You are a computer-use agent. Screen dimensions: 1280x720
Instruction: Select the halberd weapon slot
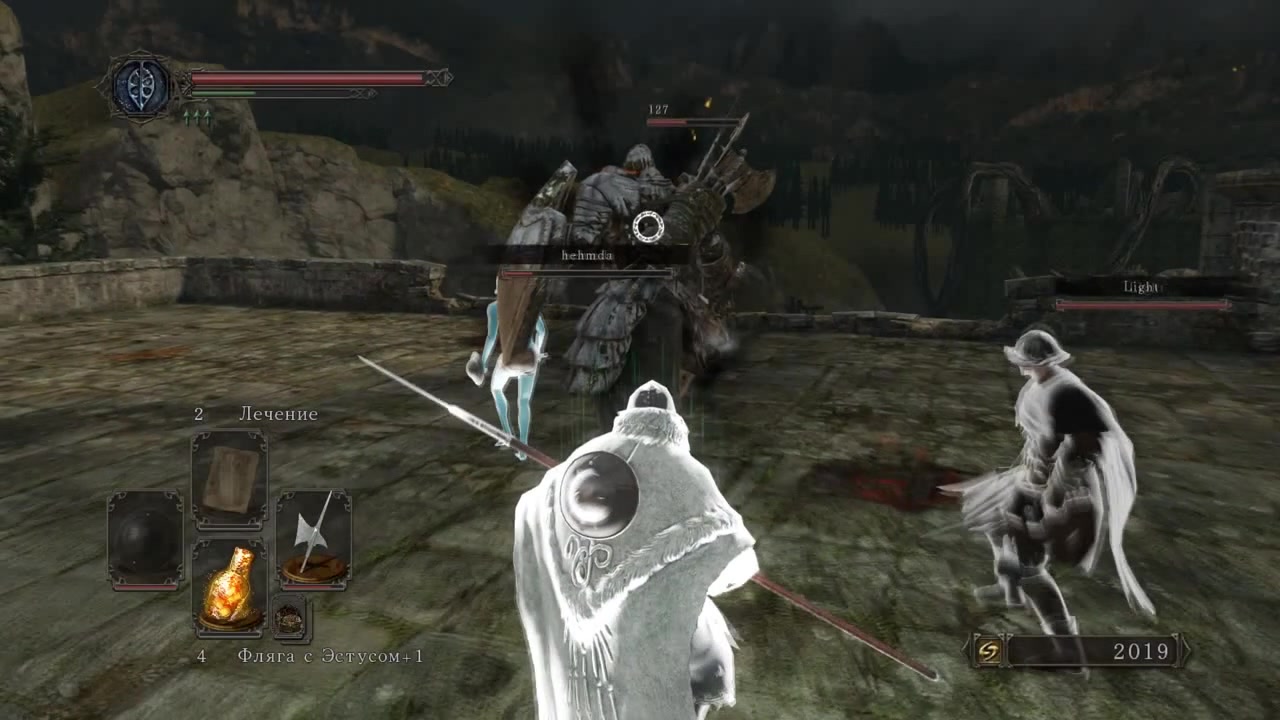pyautogui.click(x=313, y=537)
